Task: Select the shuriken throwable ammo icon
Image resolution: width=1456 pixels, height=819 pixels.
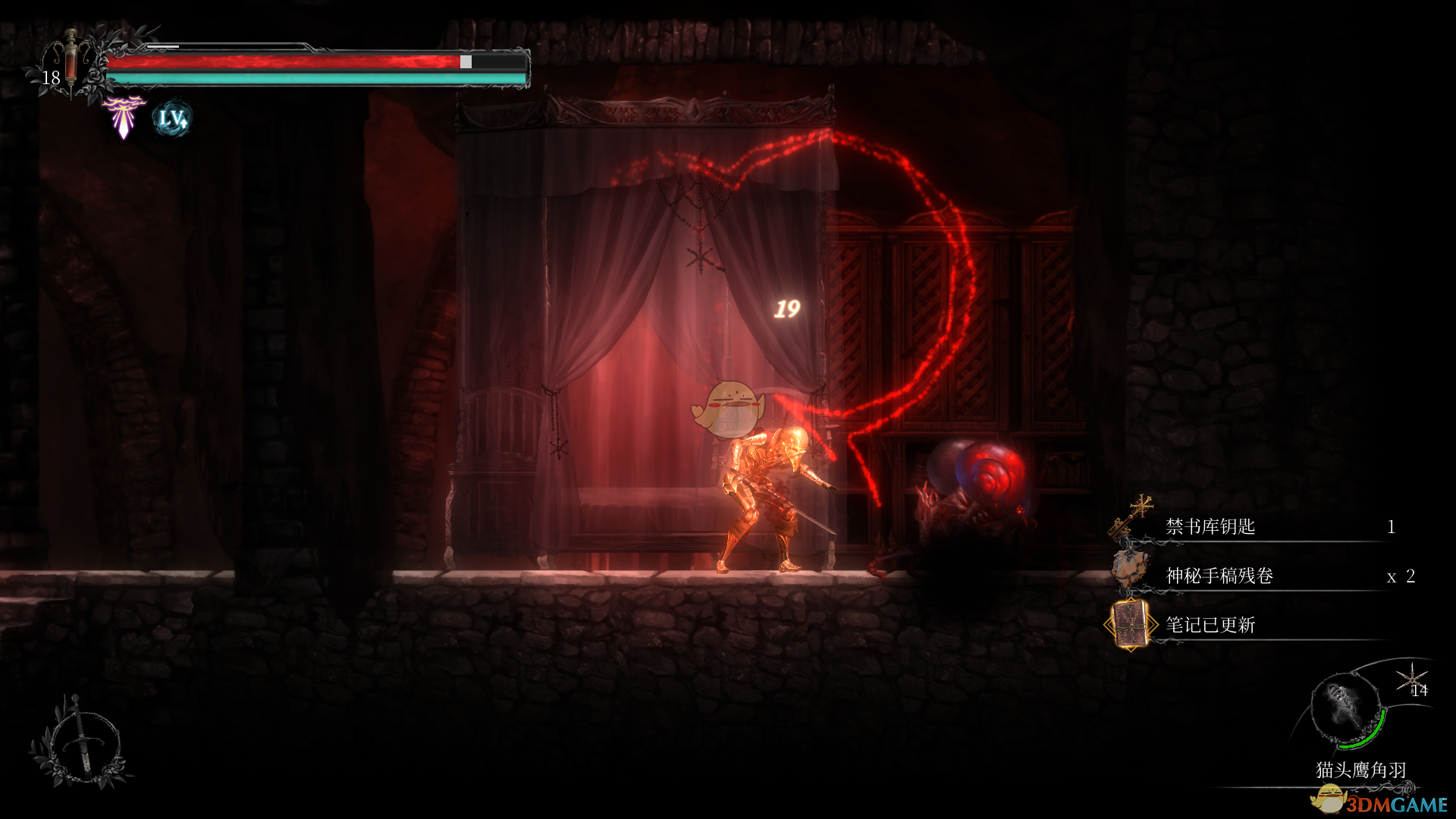Action: [x=1411, y=677]
